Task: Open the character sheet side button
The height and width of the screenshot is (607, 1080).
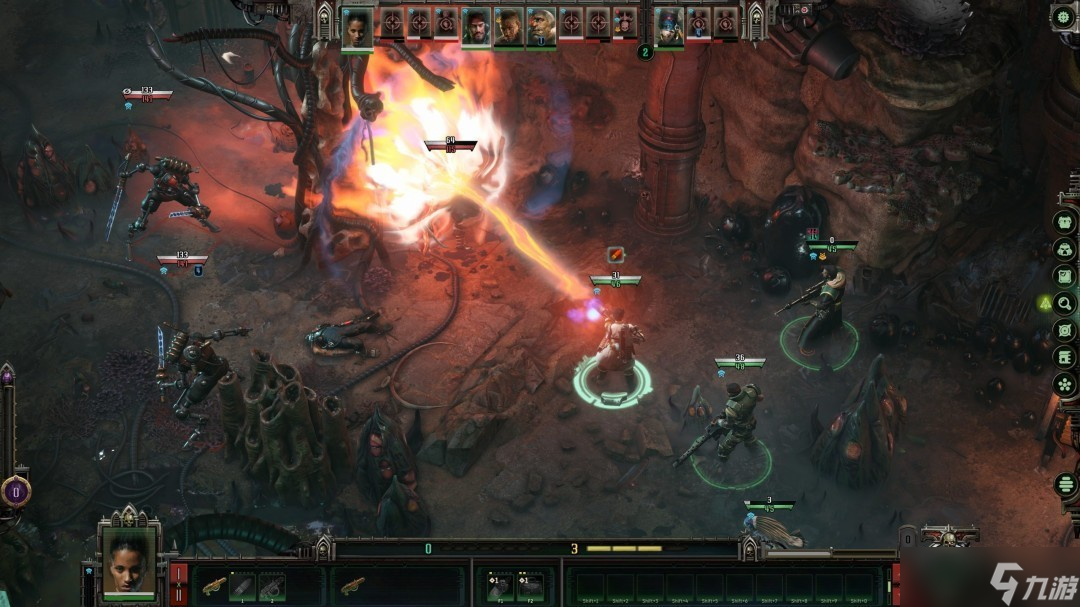Action: [1065, 222]
